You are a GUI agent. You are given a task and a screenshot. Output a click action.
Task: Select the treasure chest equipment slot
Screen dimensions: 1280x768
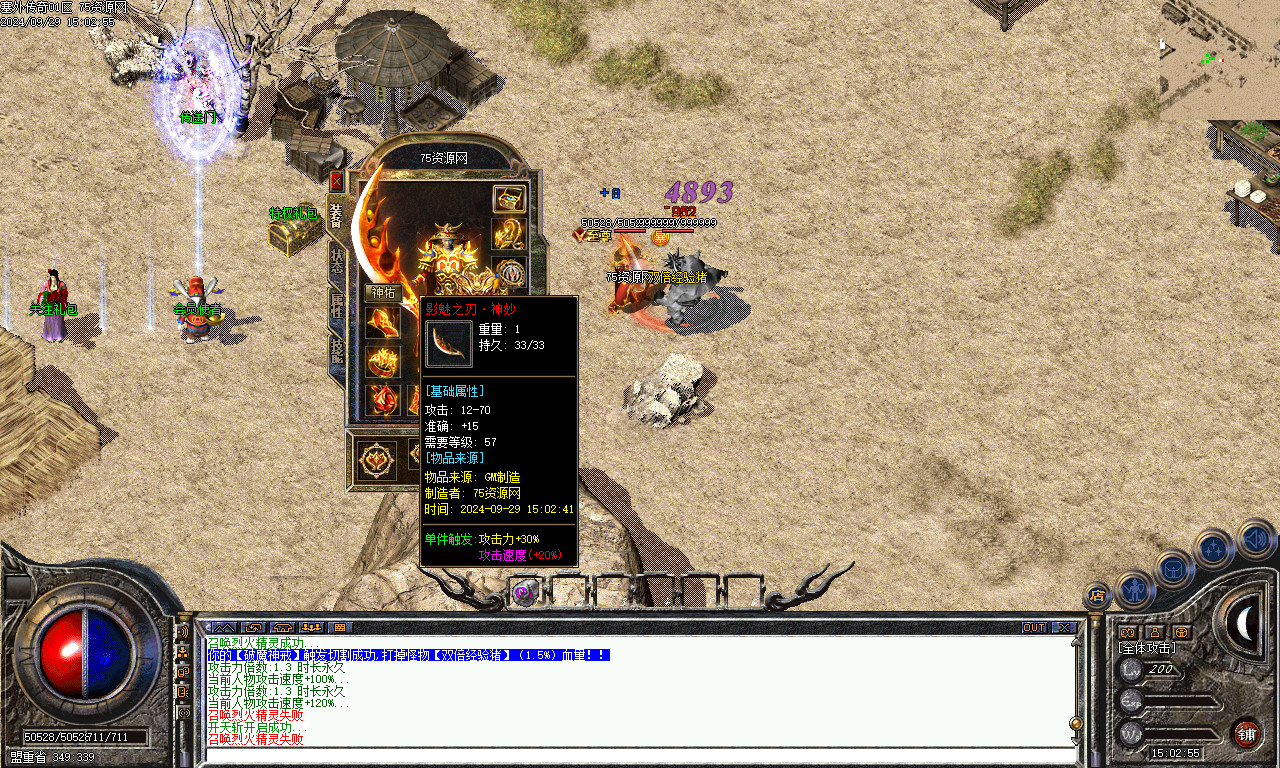click(509, 198)
